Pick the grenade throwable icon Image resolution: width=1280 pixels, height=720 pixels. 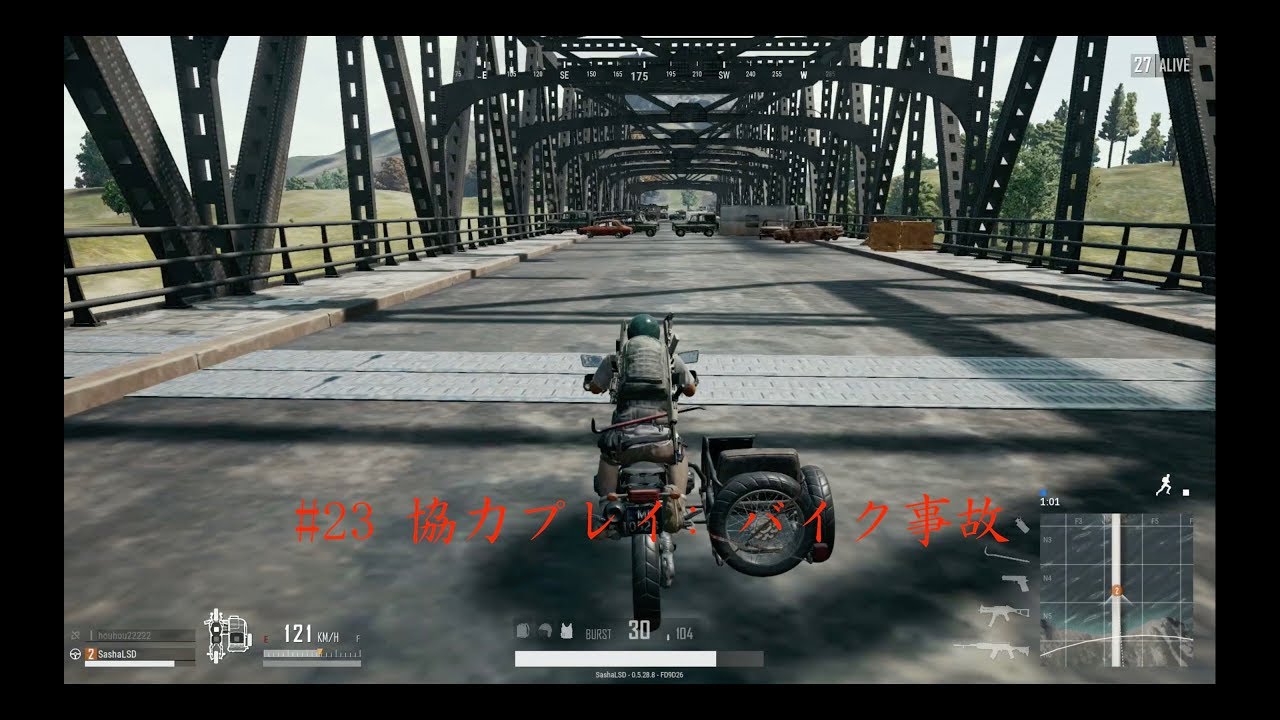click(1020, 524)
